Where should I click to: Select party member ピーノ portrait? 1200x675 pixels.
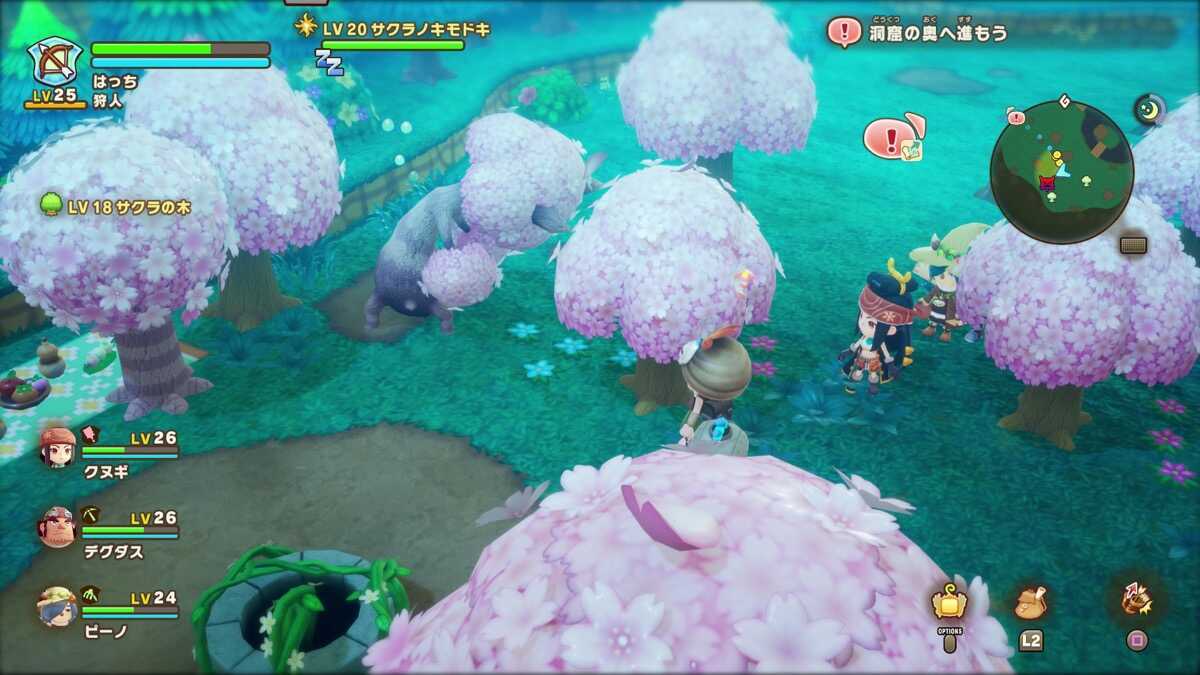(x=58, y=606)
